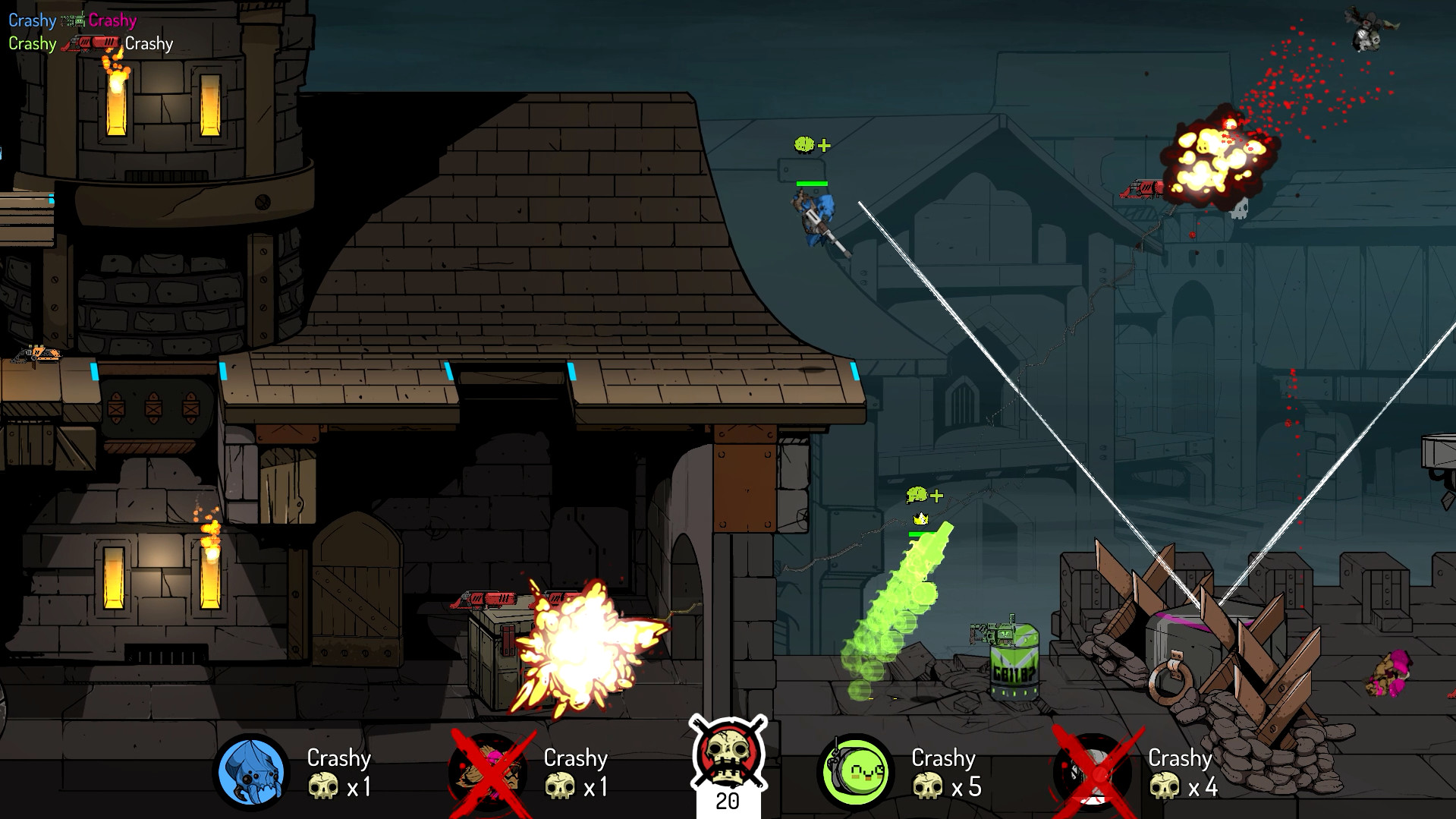Select the blue squid player portrait
The image size is (1456, 819).
(x=250, y=772)
